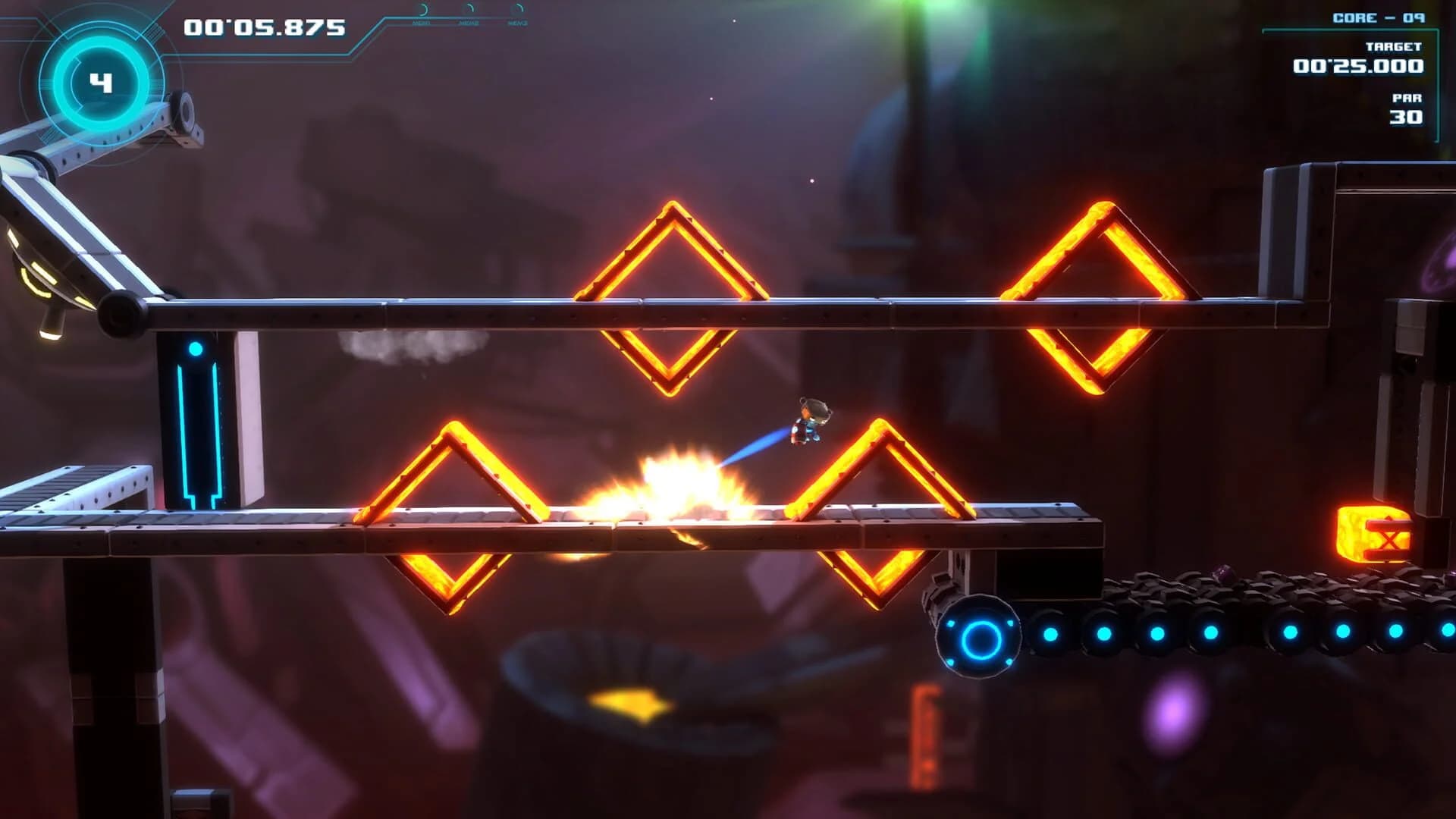Select the first MEM meter icon
The width and height of the screenshot is (1456, 819).
tap(423, 10)
